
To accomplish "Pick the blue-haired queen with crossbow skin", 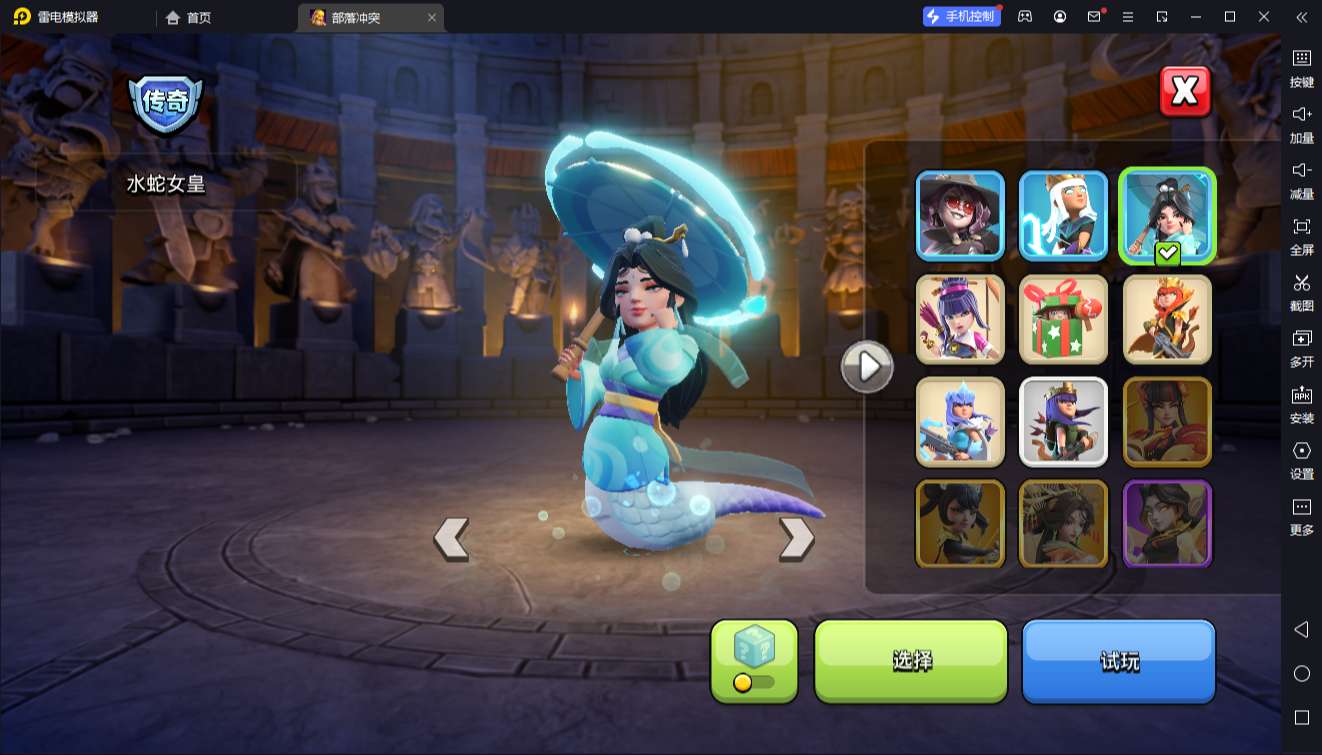I will click(960, 422).
